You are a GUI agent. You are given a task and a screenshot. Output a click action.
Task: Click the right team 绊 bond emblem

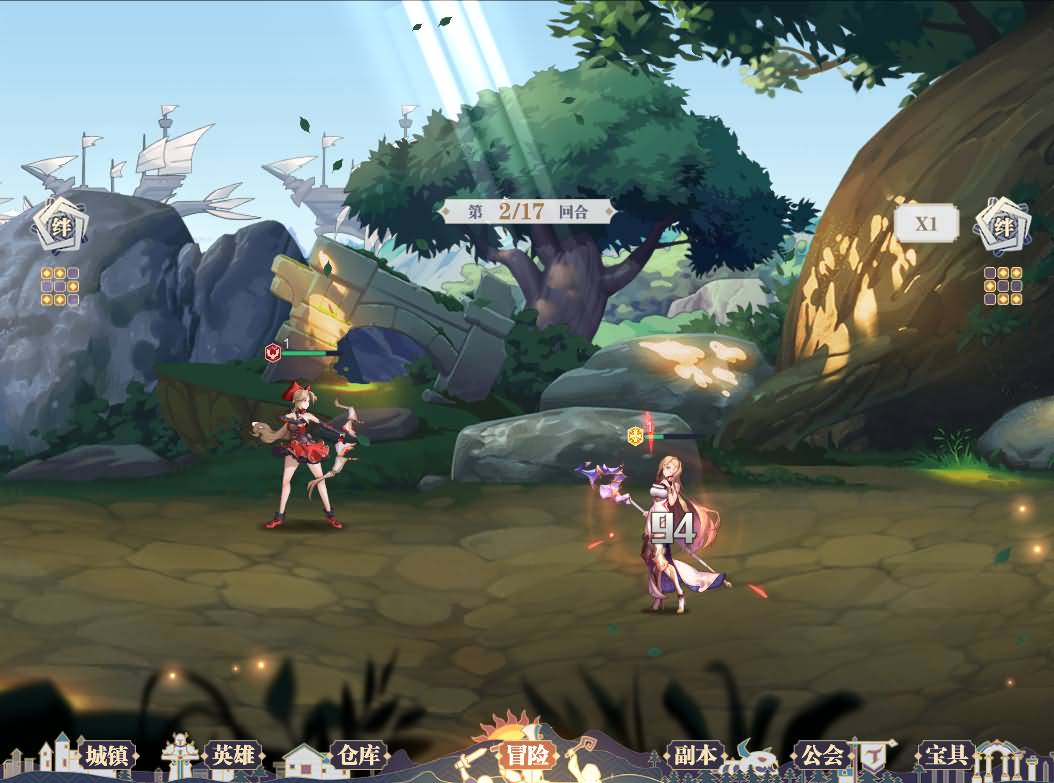1002,225
